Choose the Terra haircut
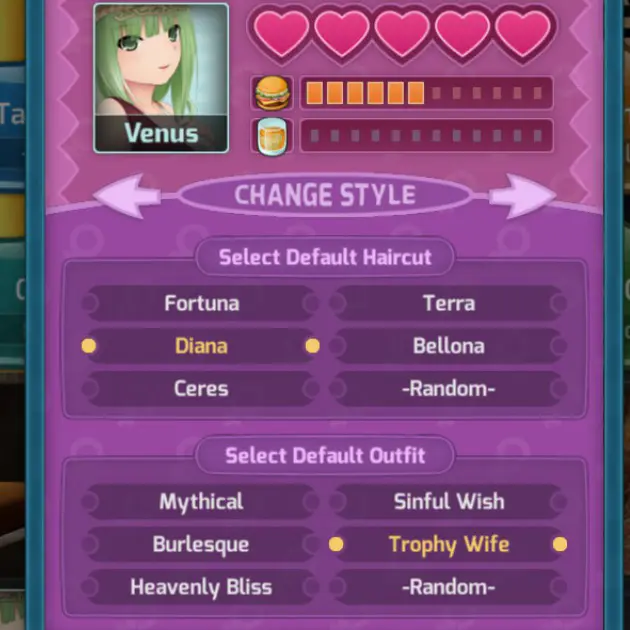Viewport: 630px width, 630px height. (448, 303)
